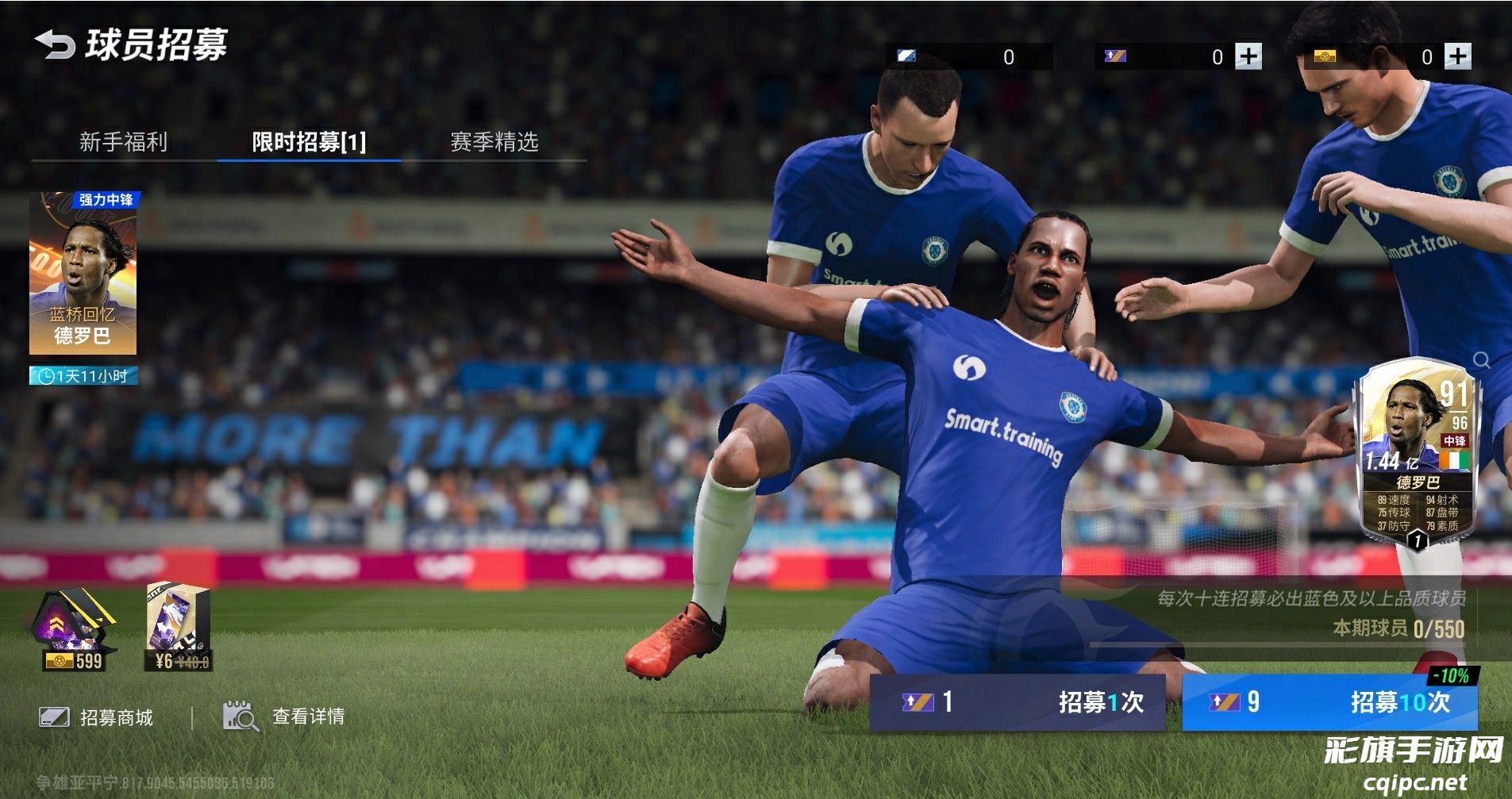Switch to the 新手福利 tab

click(x=123, y=142)
